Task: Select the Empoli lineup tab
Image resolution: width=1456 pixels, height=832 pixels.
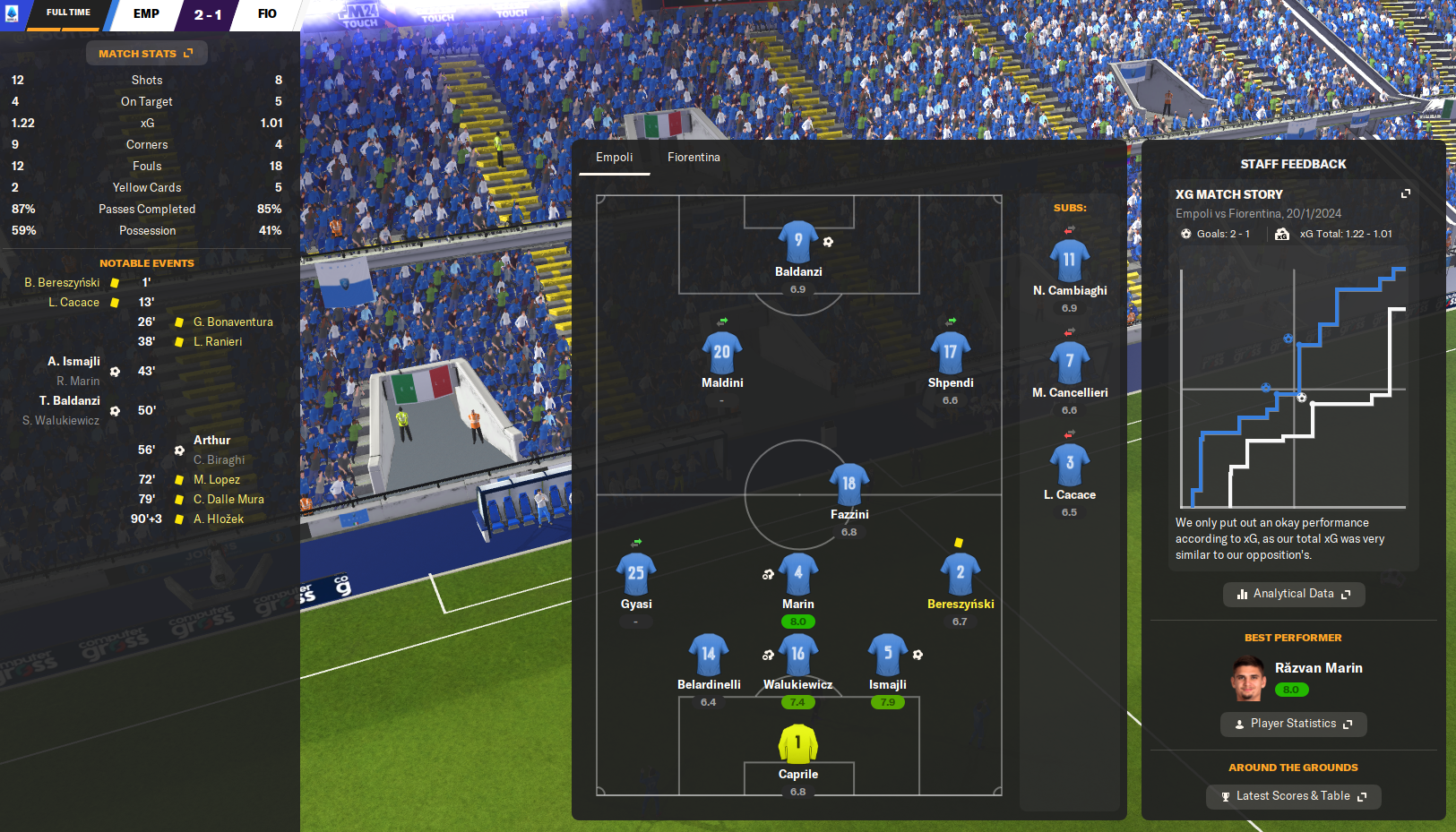Action: 614,158
